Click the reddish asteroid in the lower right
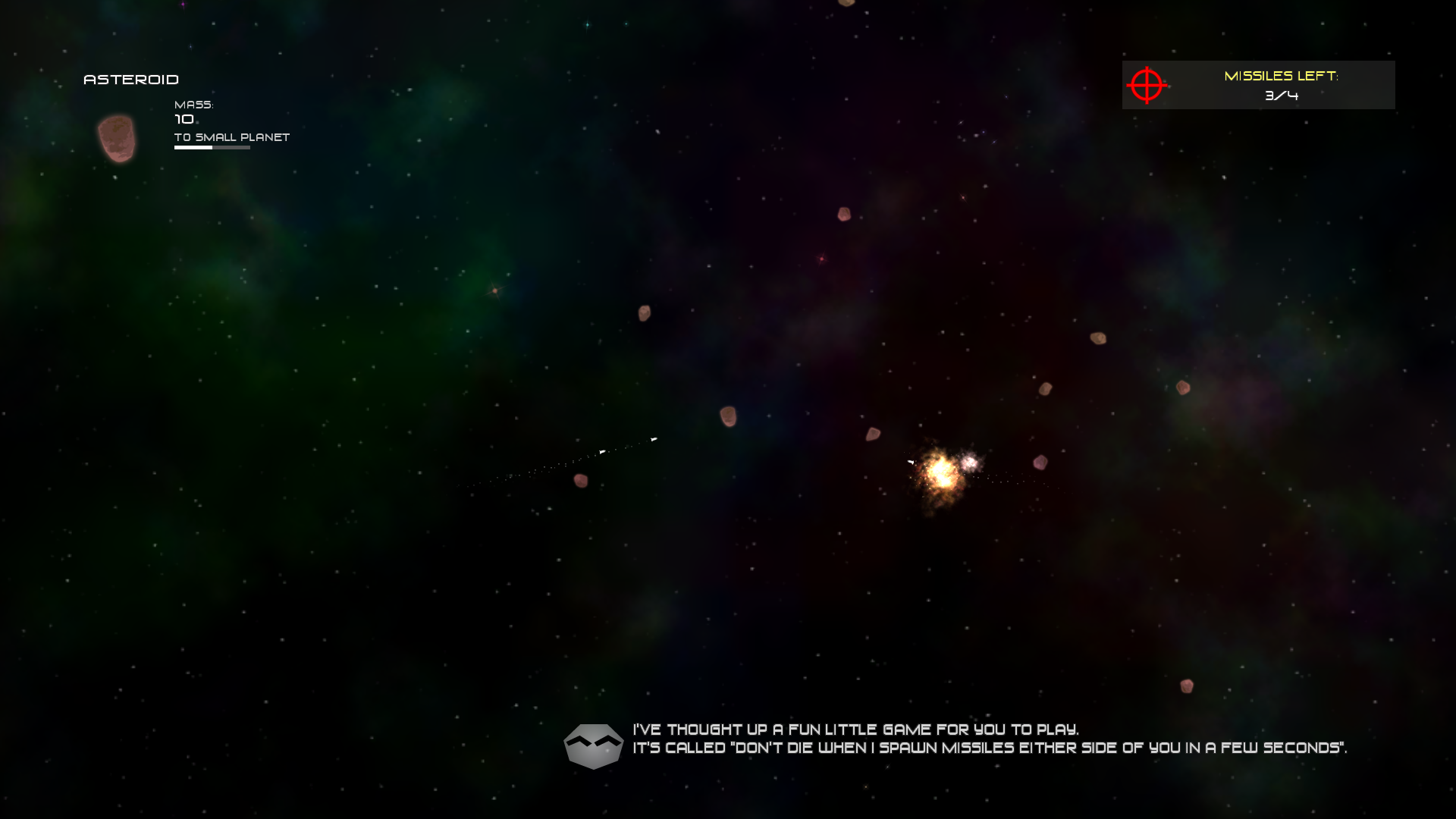 click(x=1187, y=687)
